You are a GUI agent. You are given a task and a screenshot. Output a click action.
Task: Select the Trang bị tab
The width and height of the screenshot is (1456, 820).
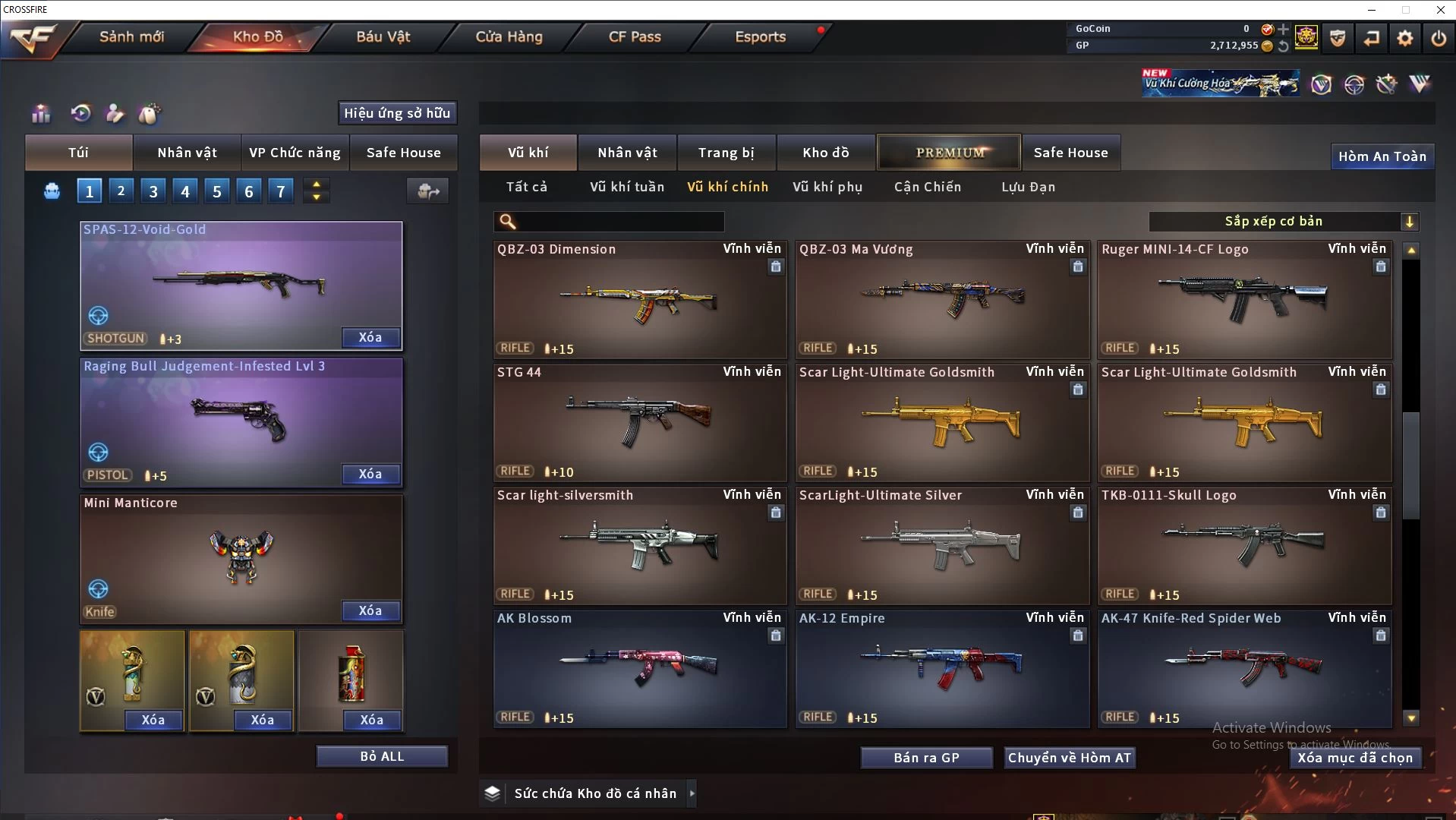[x=726, y=153]
